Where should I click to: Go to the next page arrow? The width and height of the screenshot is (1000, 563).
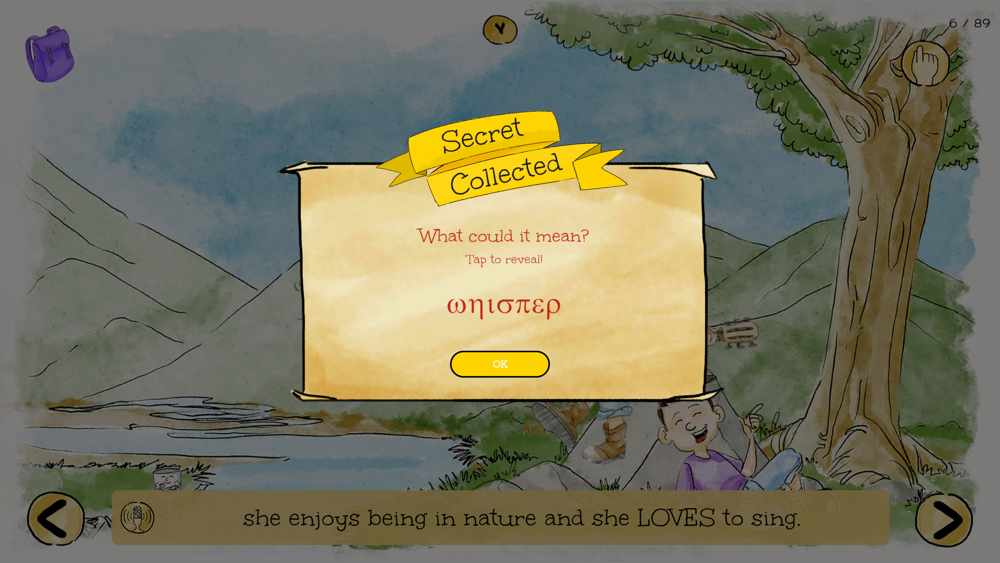point(943,519)
